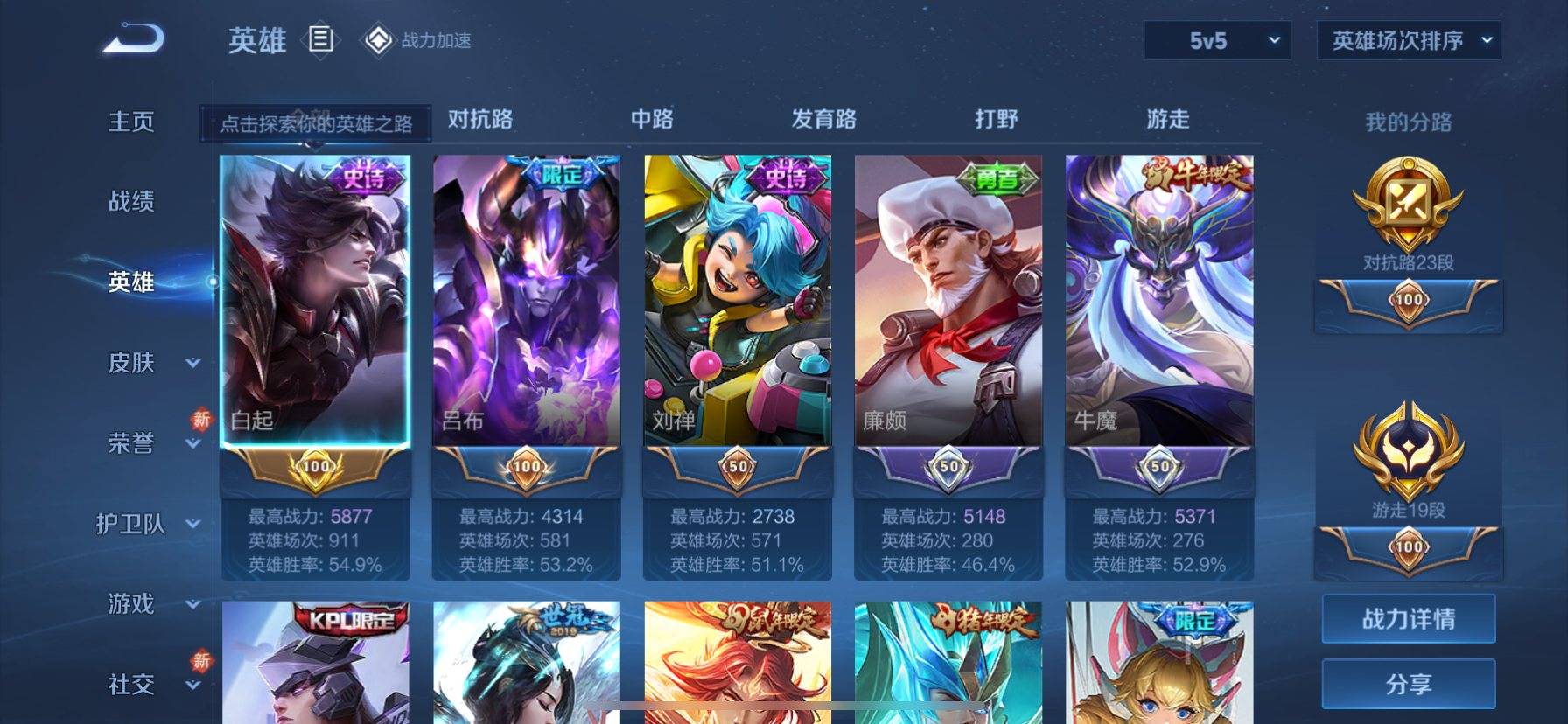1568x724 pixels.
Task: Go back using the return arrow
Action: [x=133, y=39]
